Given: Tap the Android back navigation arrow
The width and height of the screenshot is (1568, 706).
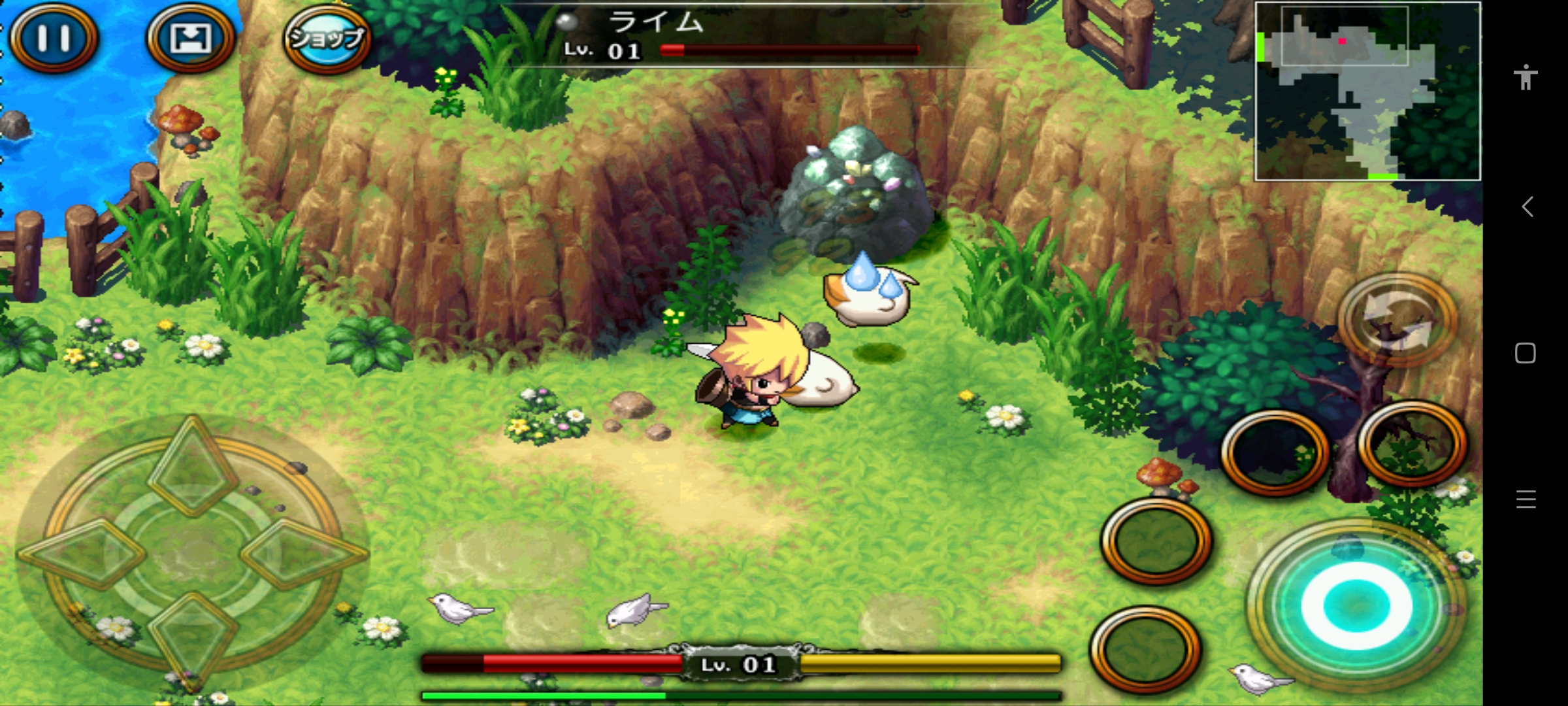Looking at the screenshot, I should pyautogui.click(x=1527, y=207).
